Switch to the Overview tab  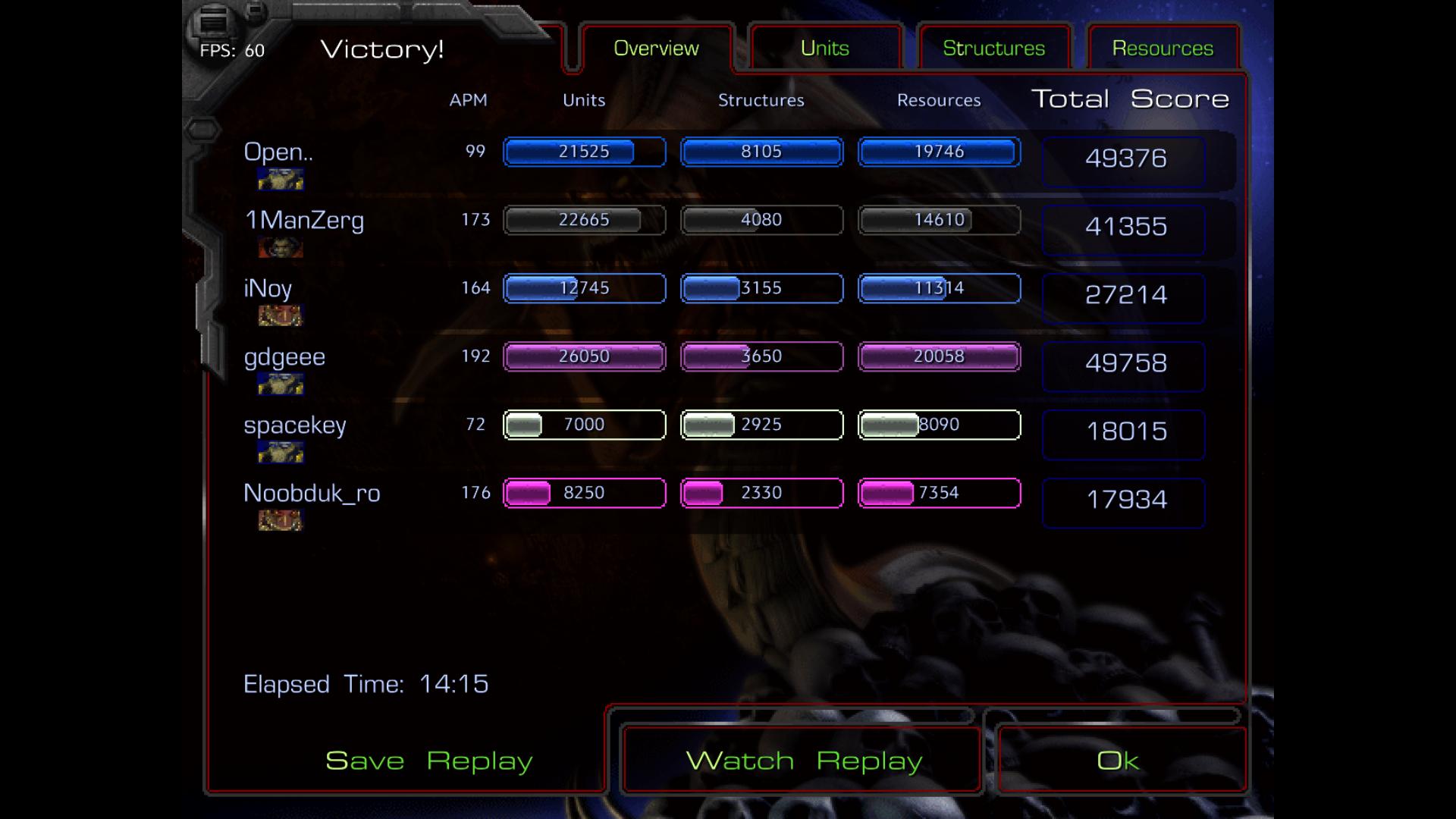point(656,49)
